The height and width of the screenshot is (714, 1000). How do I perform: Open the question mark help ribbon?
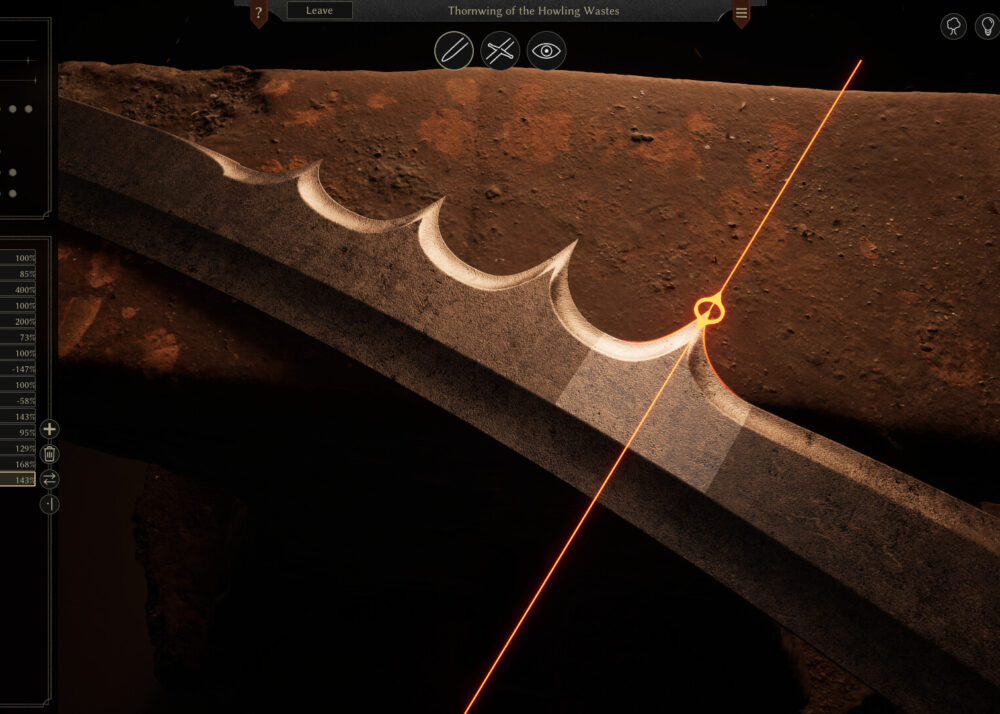[258, 13]
